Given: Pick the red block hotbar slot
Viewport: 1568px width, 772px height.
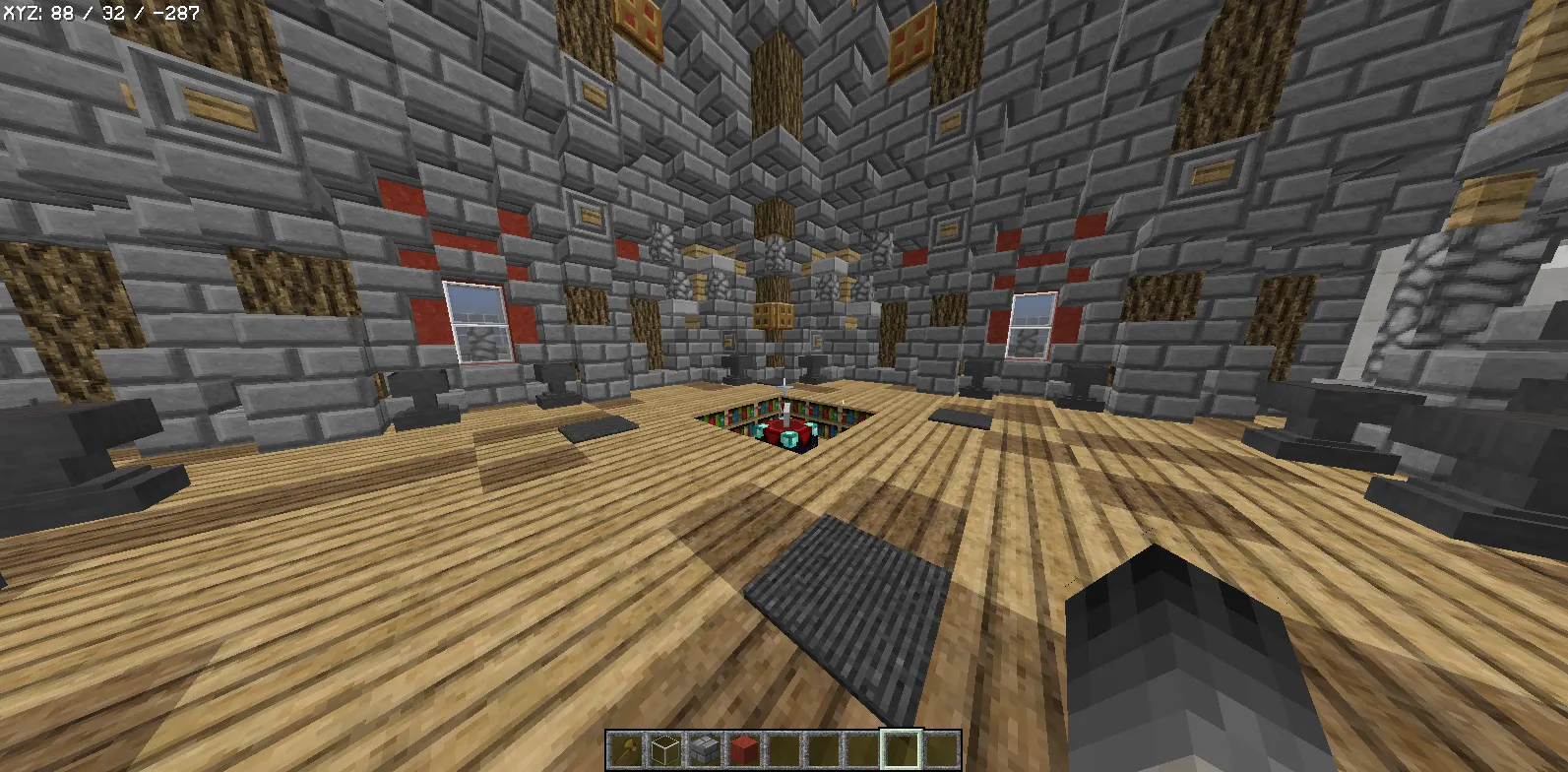Looking at the screenshot, I should tap(743, 750).
